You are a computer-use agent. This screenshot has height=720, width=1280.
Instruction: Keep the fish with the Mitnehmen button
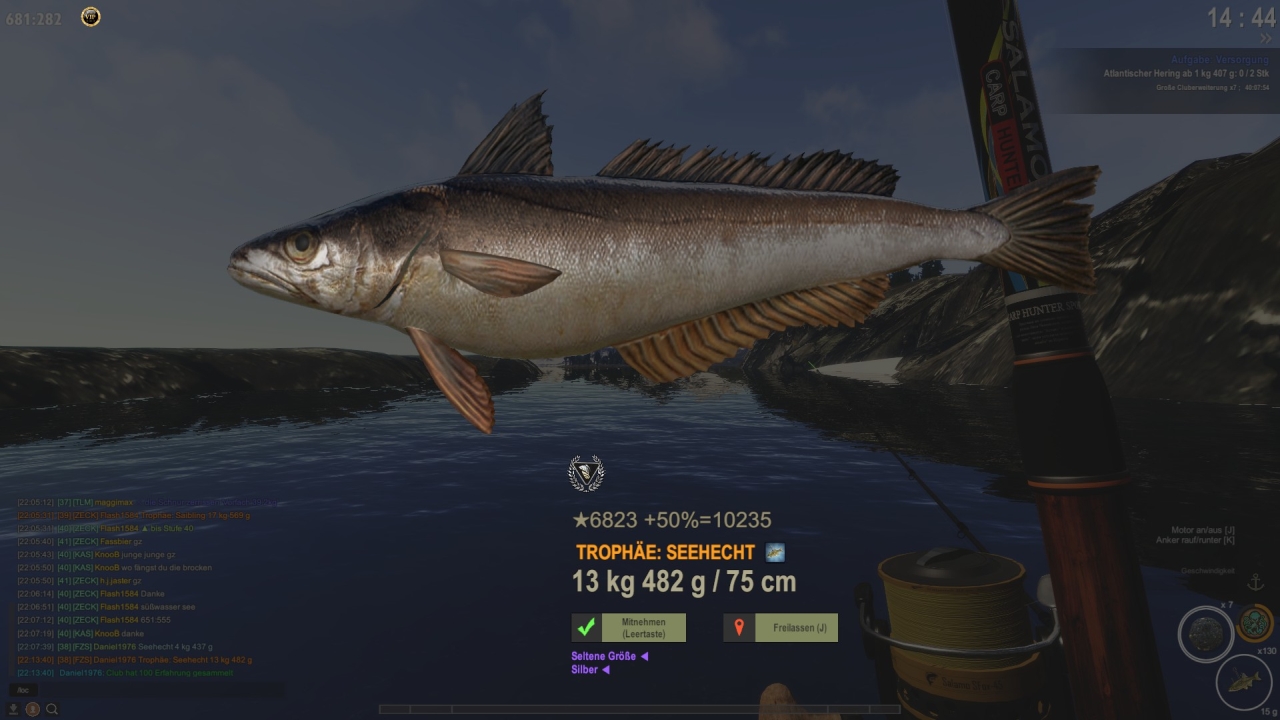[x=629, y=628]
